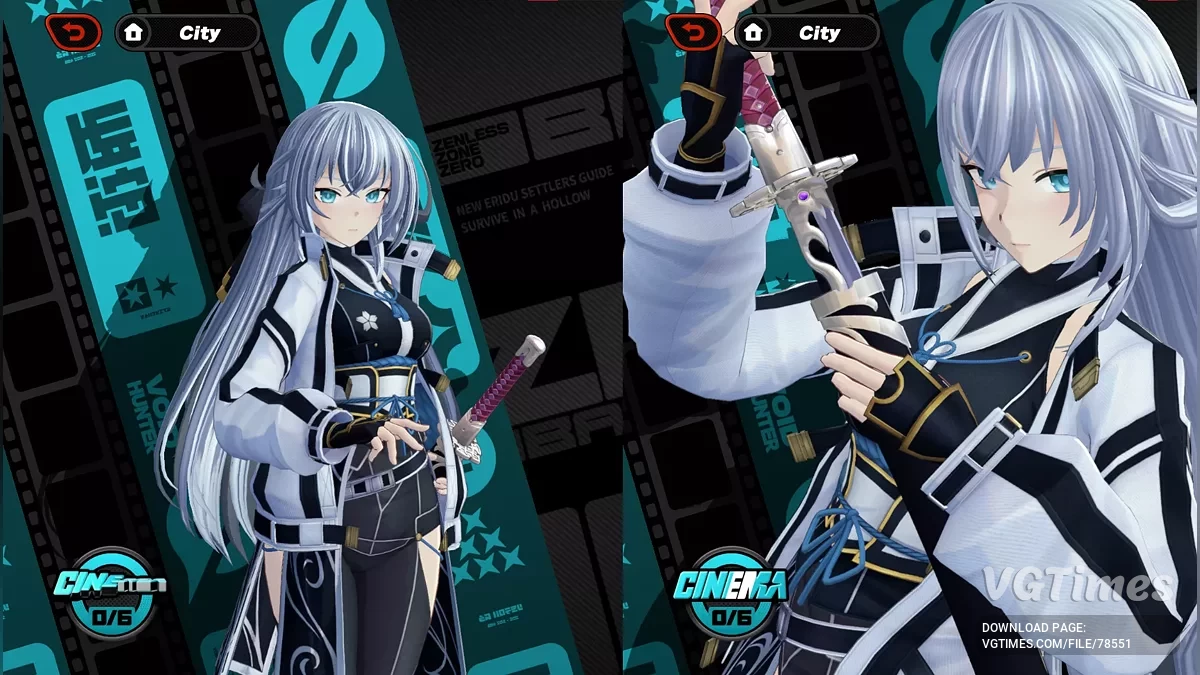Click the red back arrow in the full-body character view
Screen dimensions: 1200x675
click(x=73, y=33)
